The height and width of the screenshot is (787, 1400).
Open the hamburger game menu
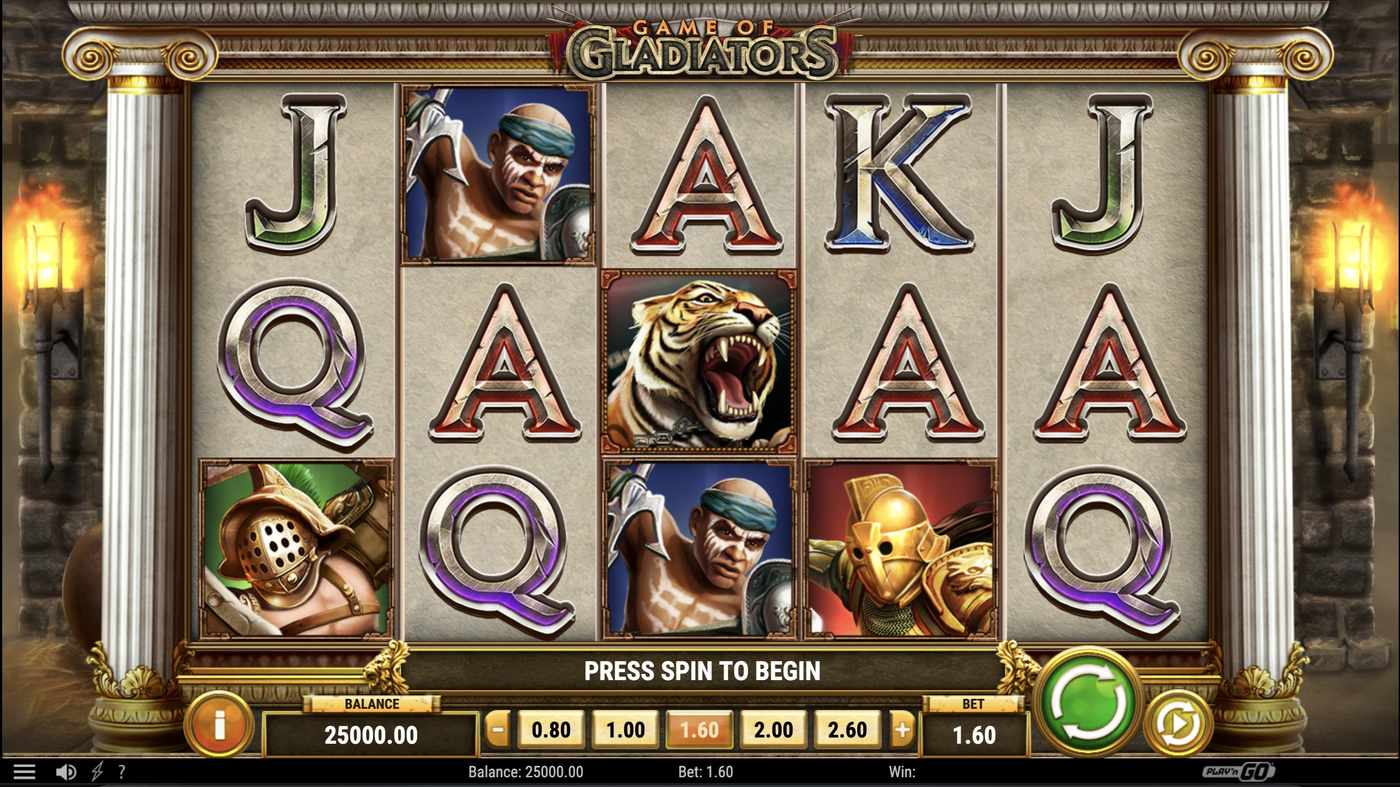pyautogui.click(x=22, y=770)
